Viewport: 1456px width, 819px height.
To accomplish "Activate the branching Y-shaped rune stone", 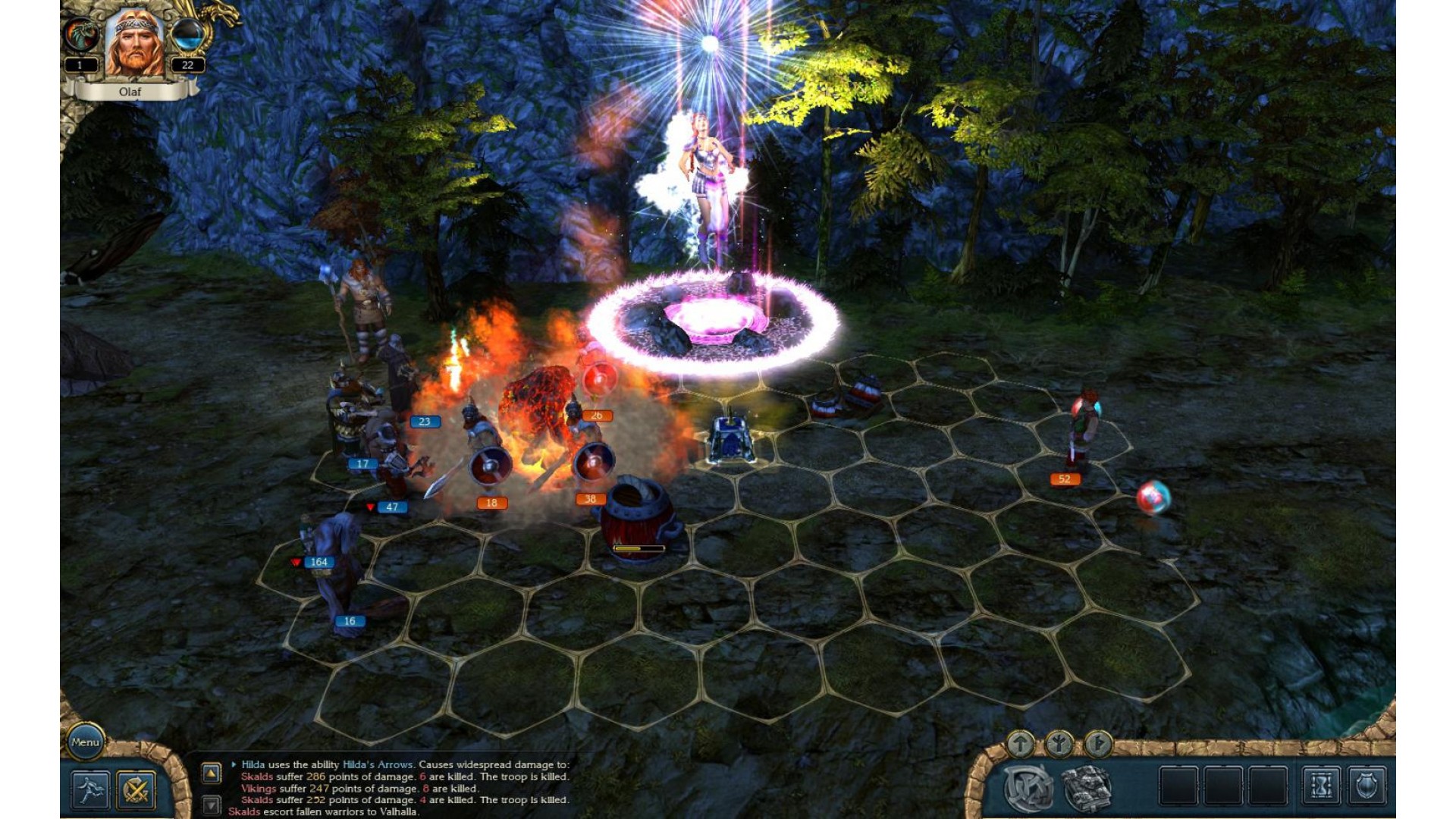I will point(1059,745).
